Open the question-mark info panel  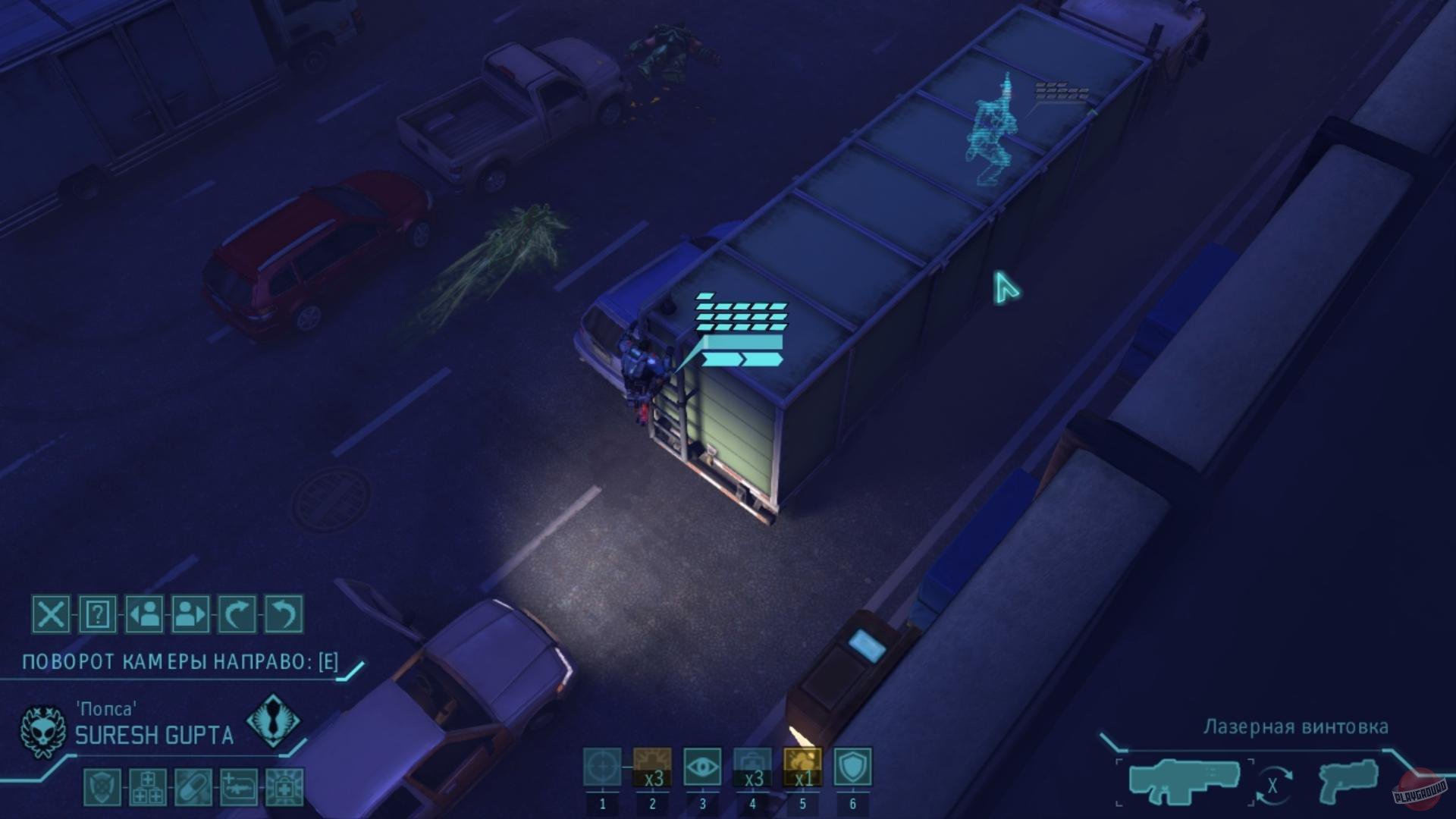(98, 613)
